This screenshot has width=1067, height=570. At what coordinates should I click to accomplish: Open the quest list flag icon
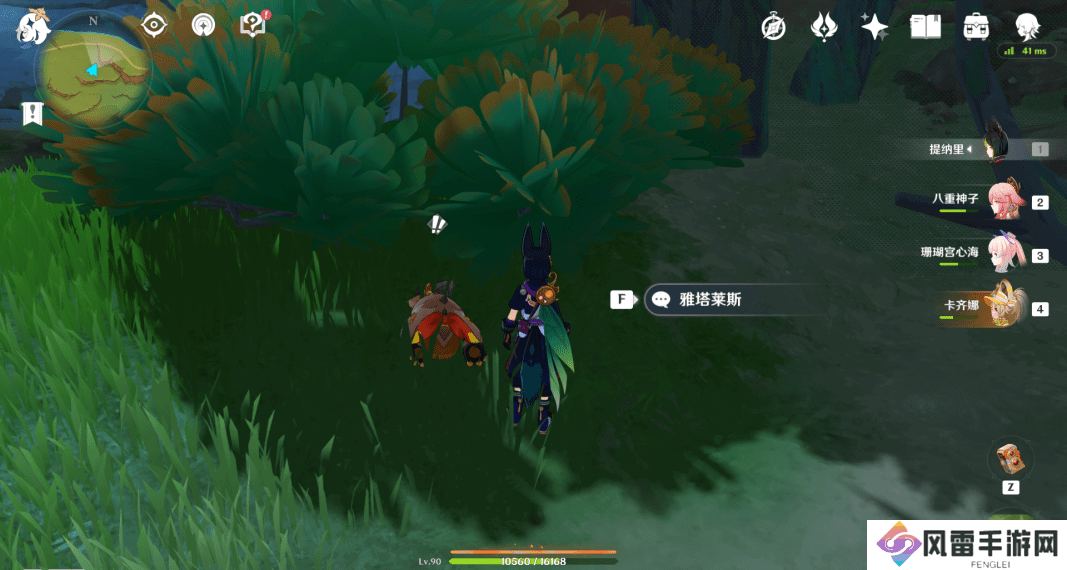[x=32, y=114]
